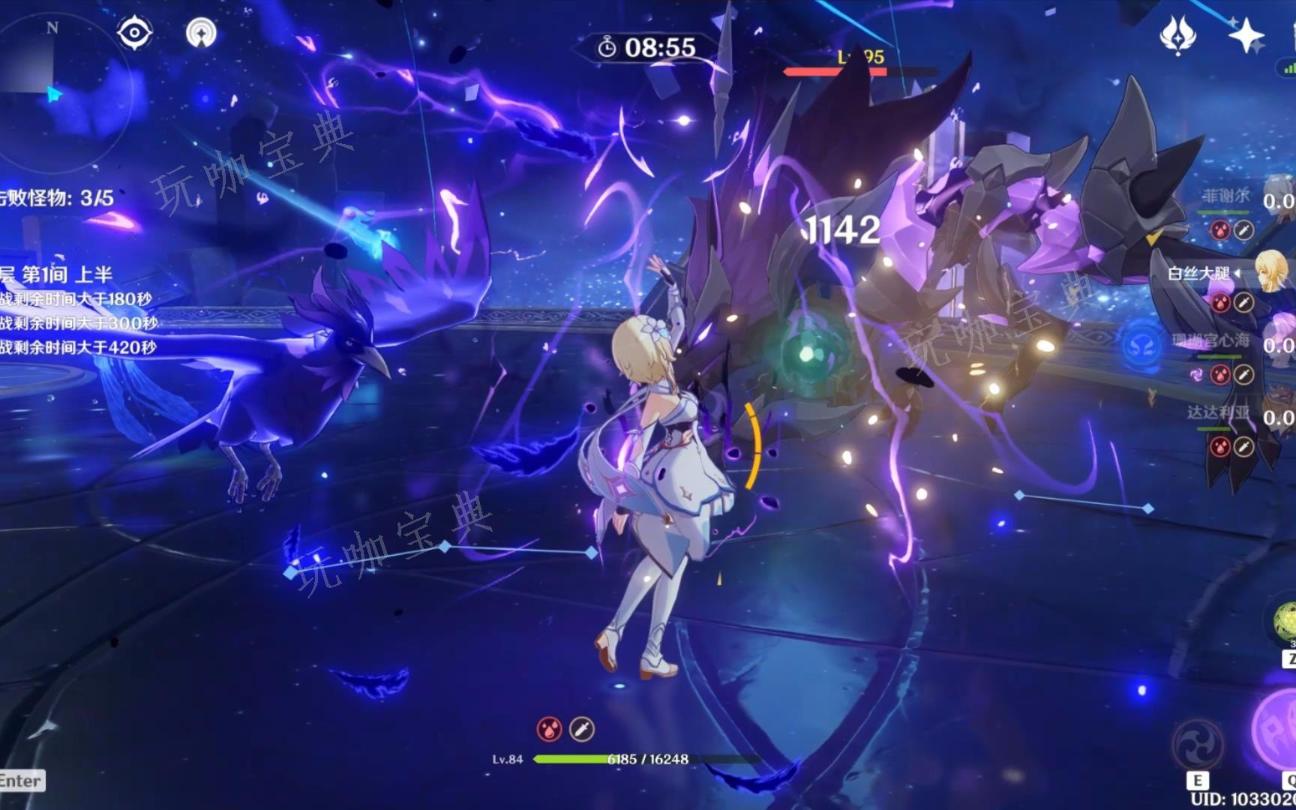Activate the Electro elemental skill
This screenshot has width=1296, height=810.
(1197, 745)
